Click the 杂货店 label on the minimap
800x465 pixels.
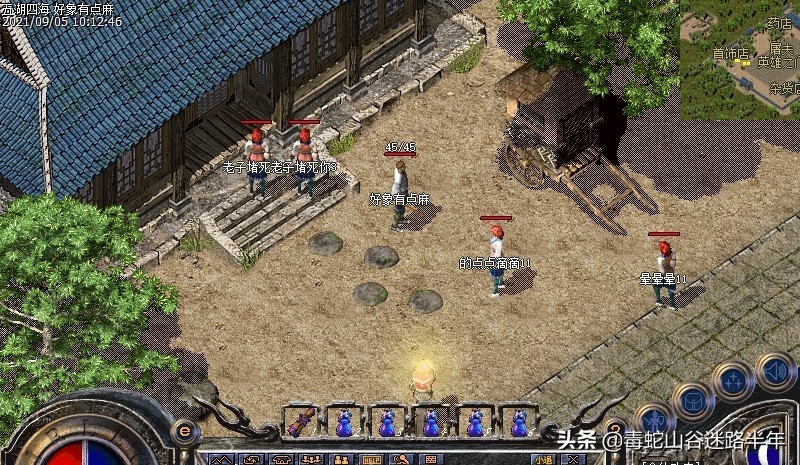click(x=783, y=88)
